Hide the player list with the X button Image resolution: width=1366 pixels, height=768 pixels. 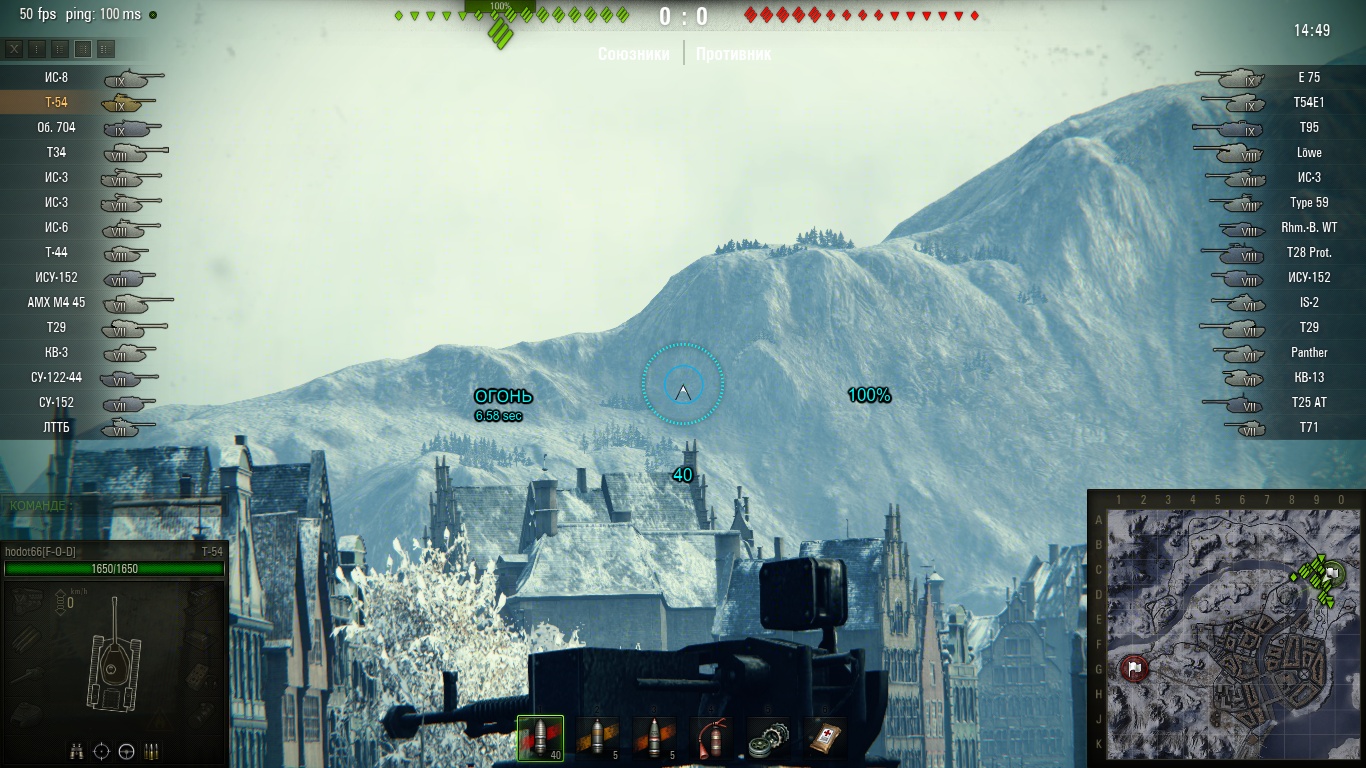[x=14, y=49]
